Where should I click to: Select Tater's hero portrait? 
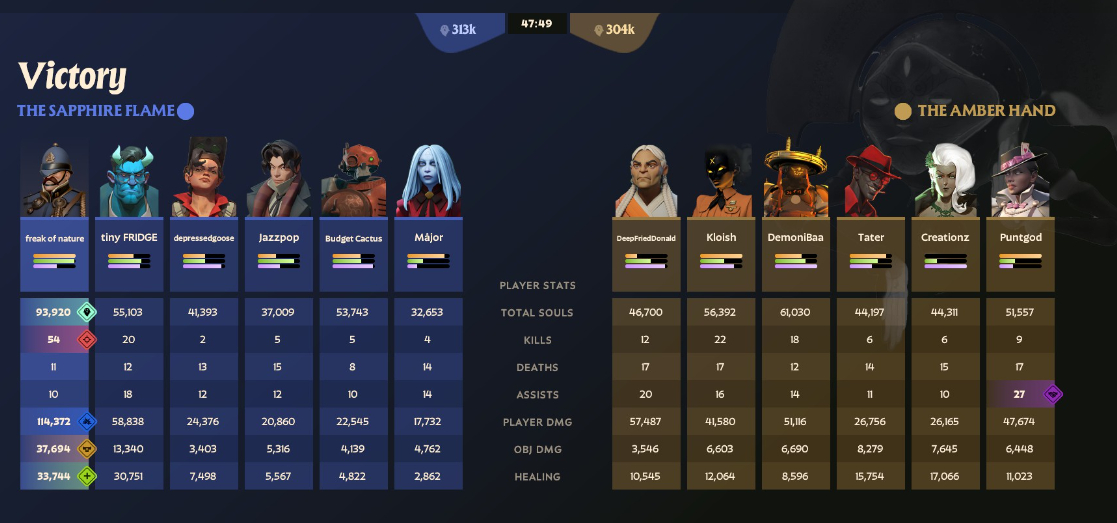pyautogui.click(x=872, y=181)
